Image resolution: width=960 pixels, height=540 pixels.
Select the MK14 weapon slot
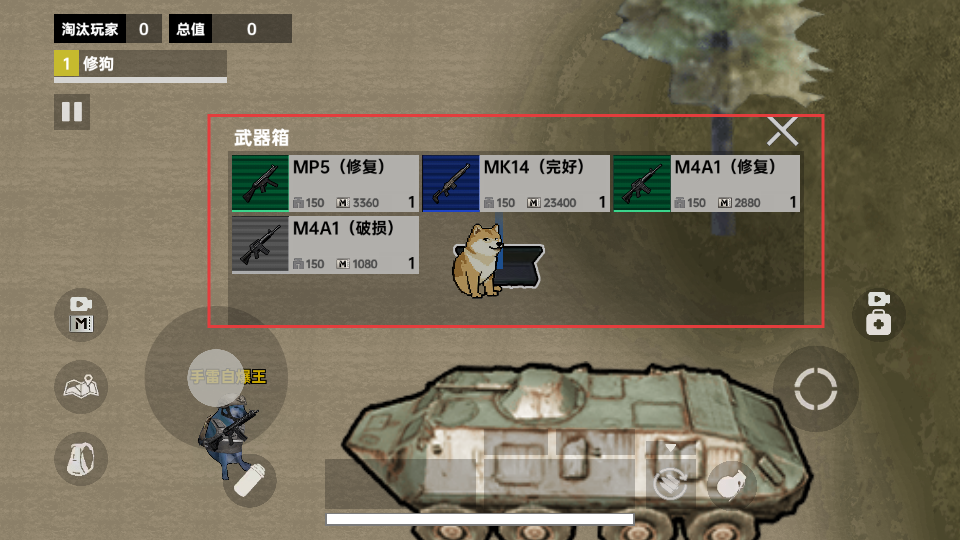coord(515,183)
